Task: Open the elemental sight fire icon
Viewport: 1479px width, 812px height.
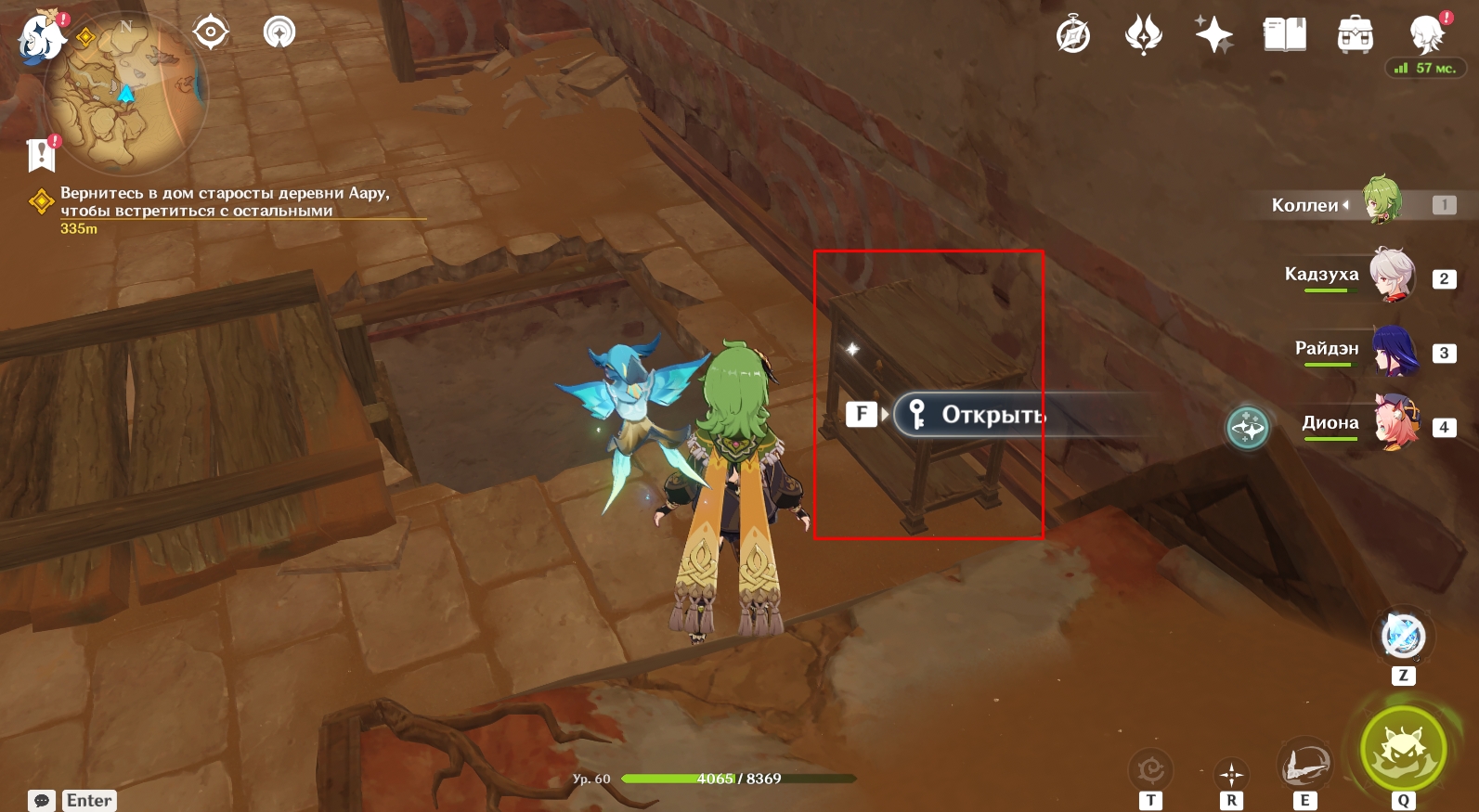Action: pyautogui.click(x=1143, y=35)
